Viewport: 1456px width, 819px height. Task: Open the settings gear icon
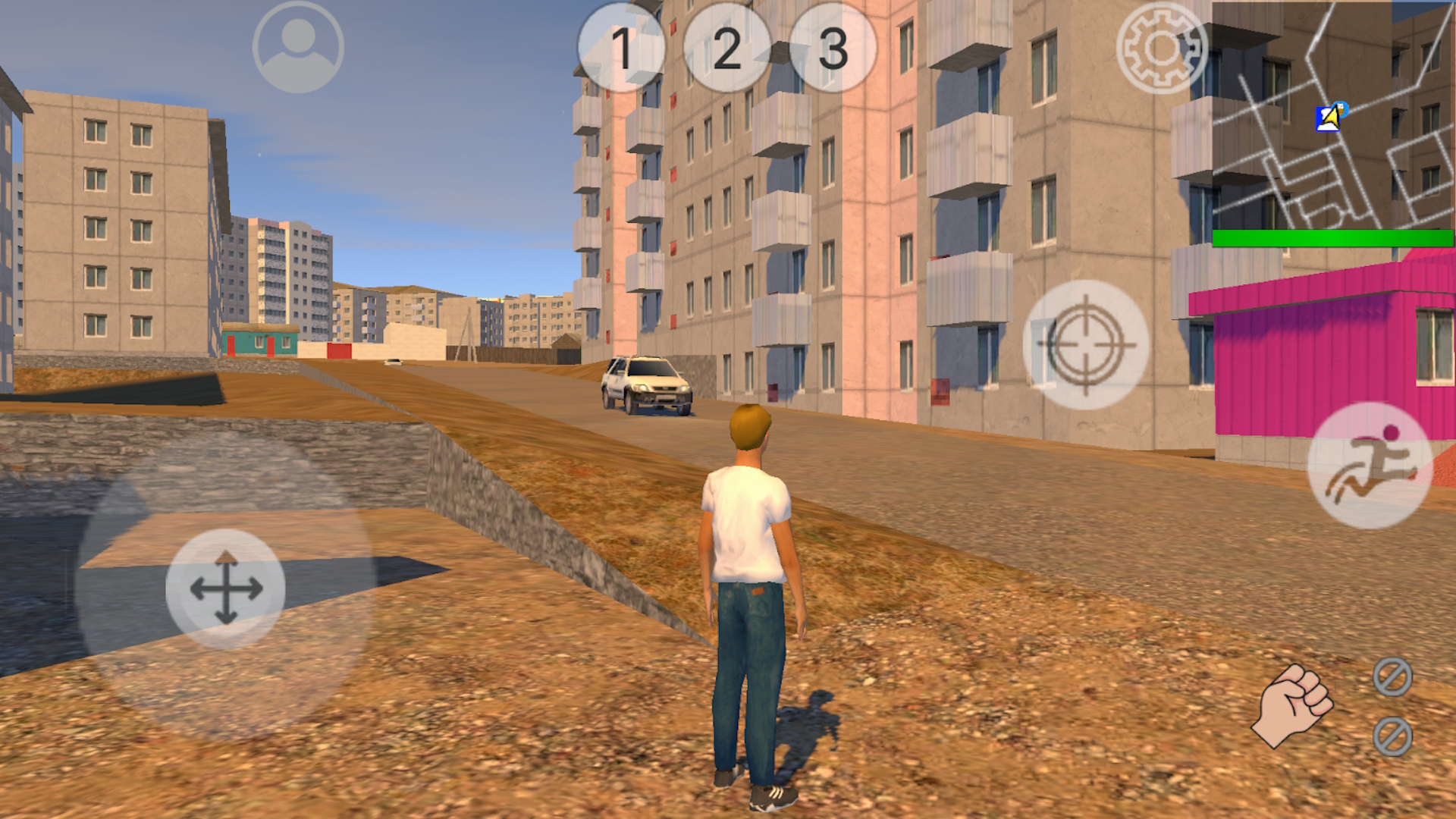click(1161, 49)
